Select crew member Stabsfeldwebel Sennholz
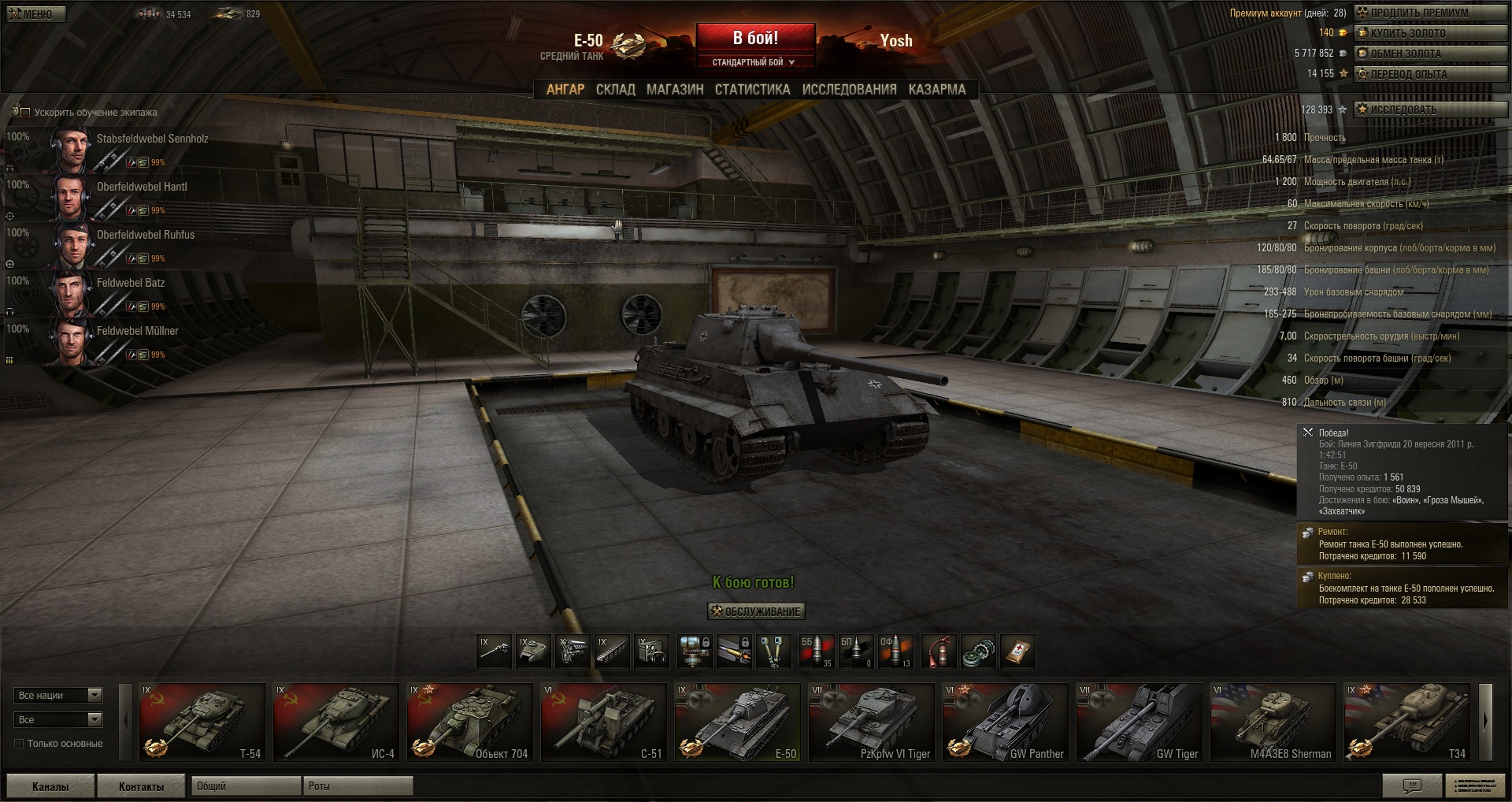The image size is (1512, 802). (x=152, y=139)
